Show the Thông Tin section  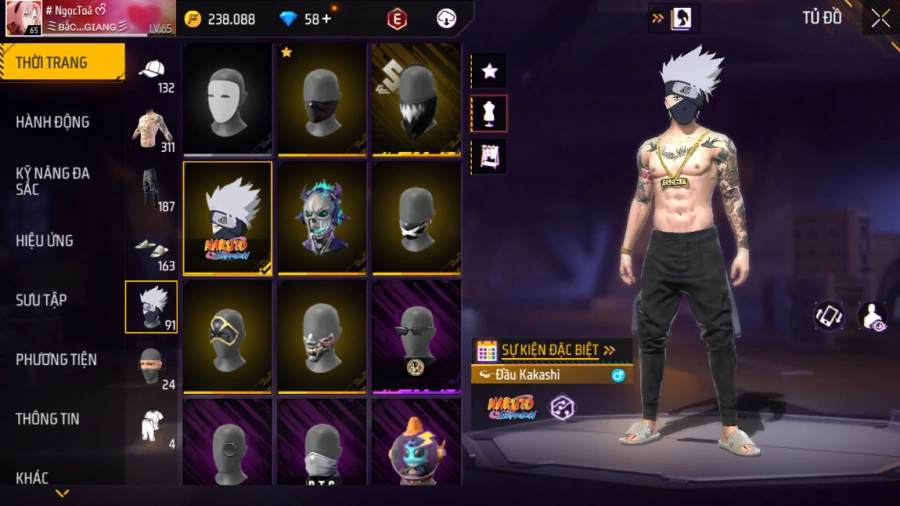(x=47, y=419)
